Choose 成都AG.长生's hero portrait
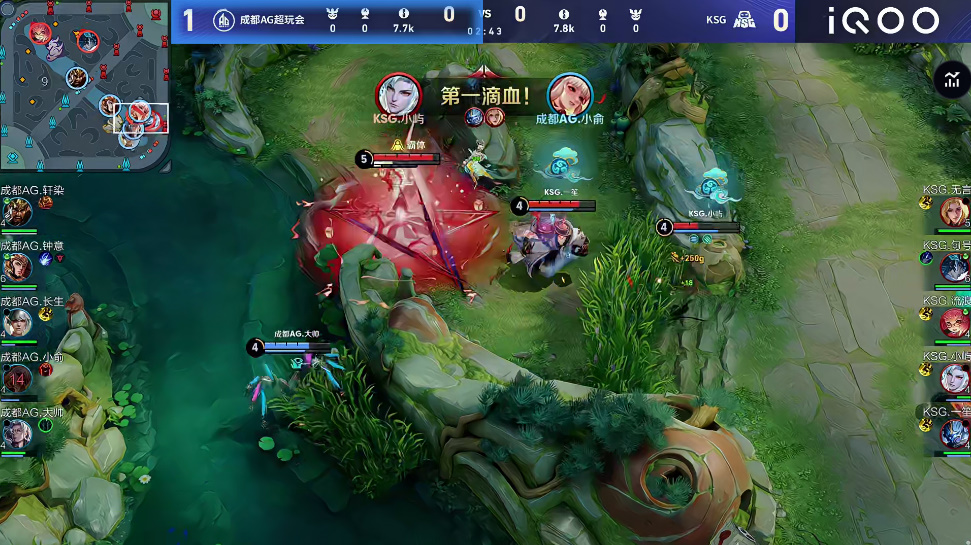Image resolution: width=971 pixels, height=545 pixels. [17, 323]
